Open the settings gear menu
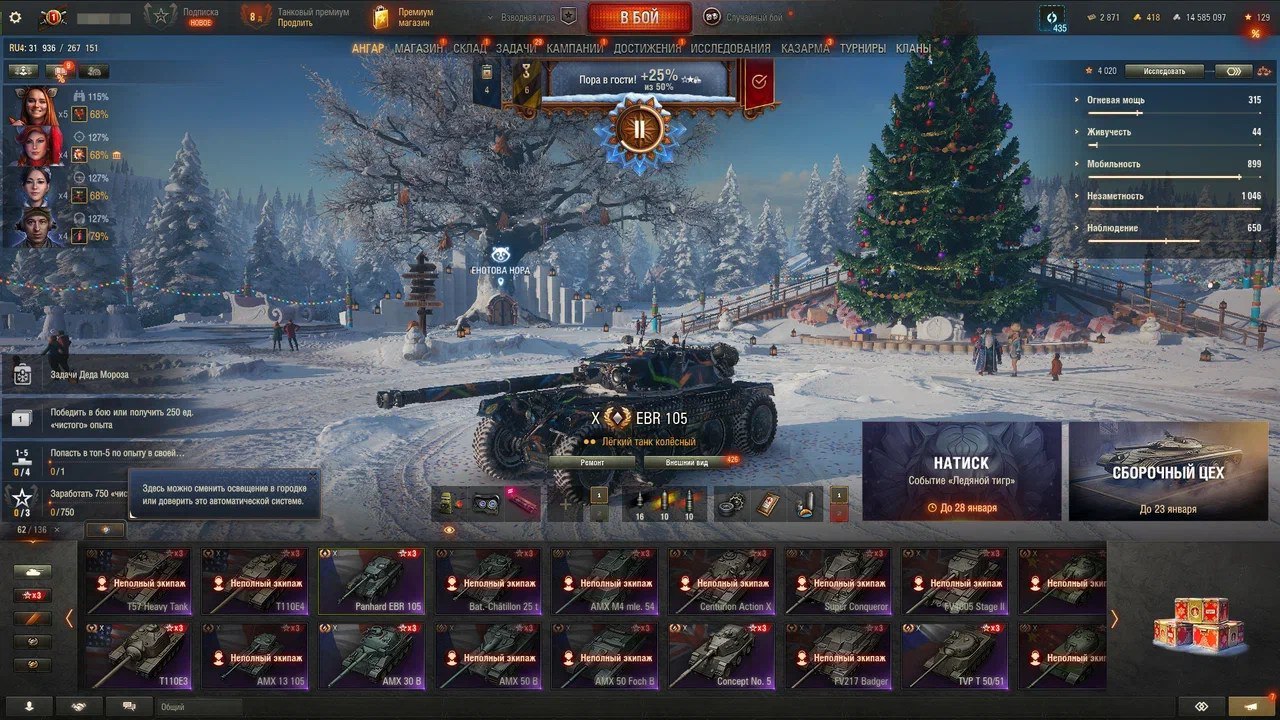Viewport: 1280px width, 720px height. coord(15,17)
